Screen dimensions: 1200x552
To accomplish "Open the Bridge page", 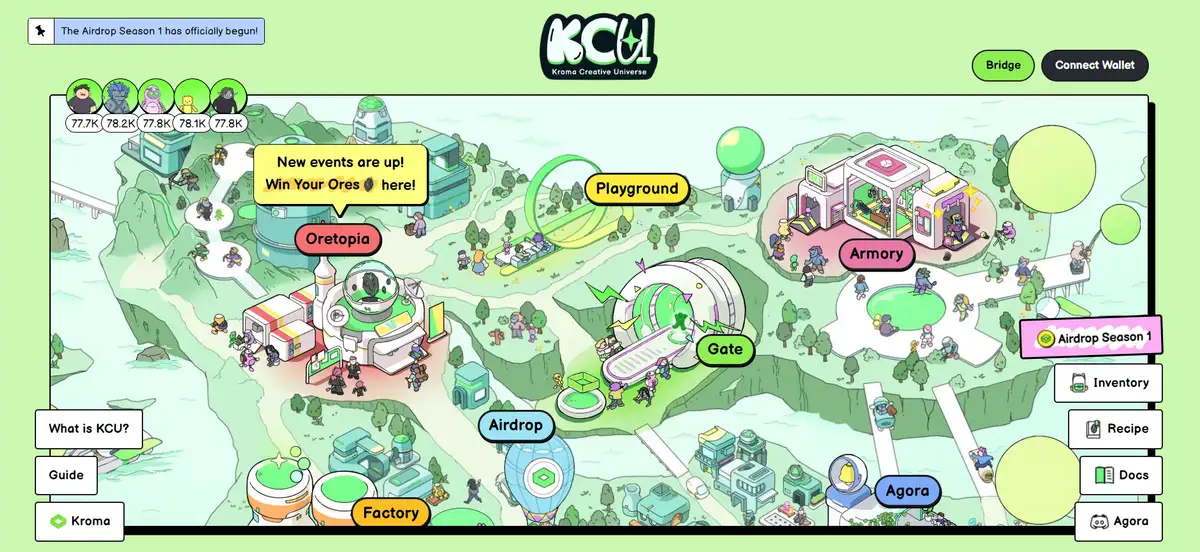I will 1003,65.
